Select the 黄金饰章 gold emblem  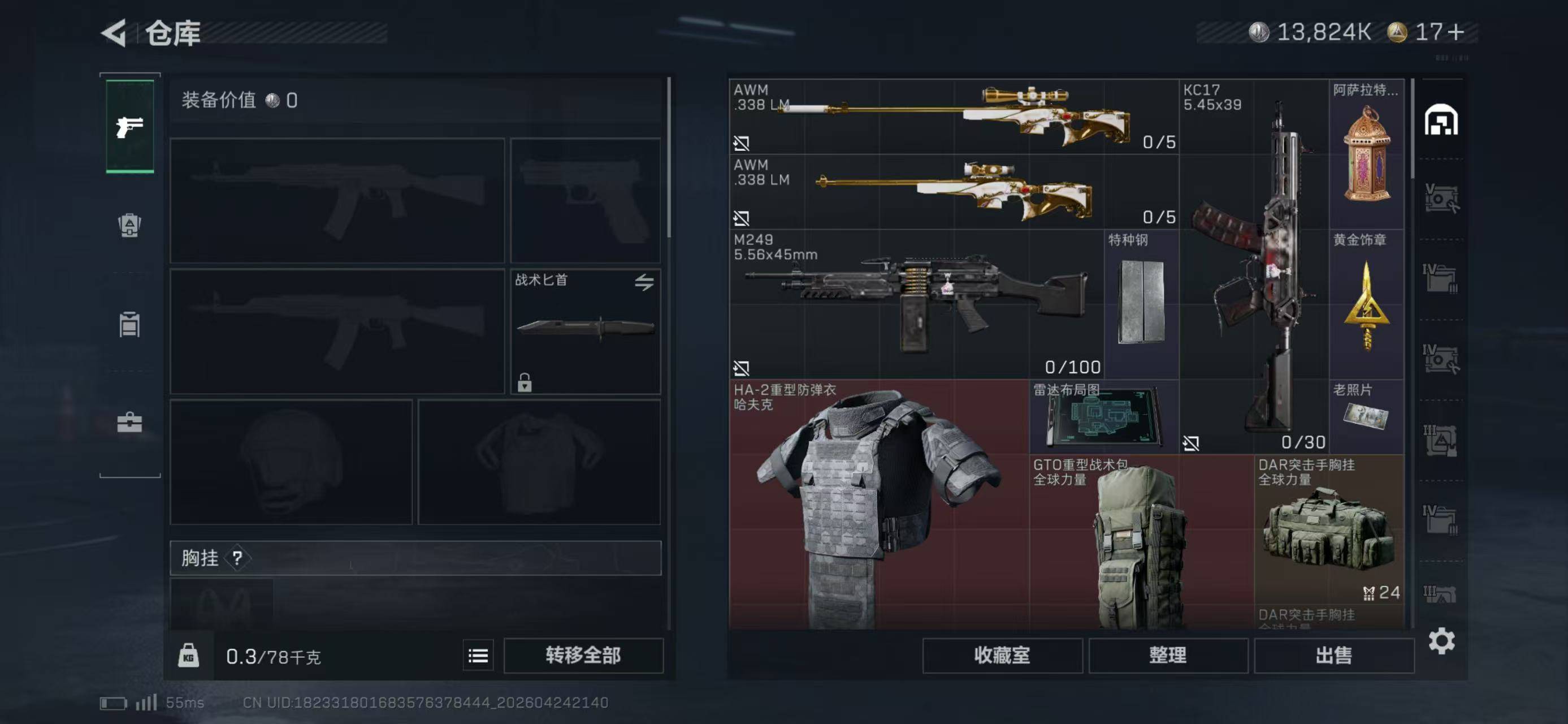tap(1367, 304)
